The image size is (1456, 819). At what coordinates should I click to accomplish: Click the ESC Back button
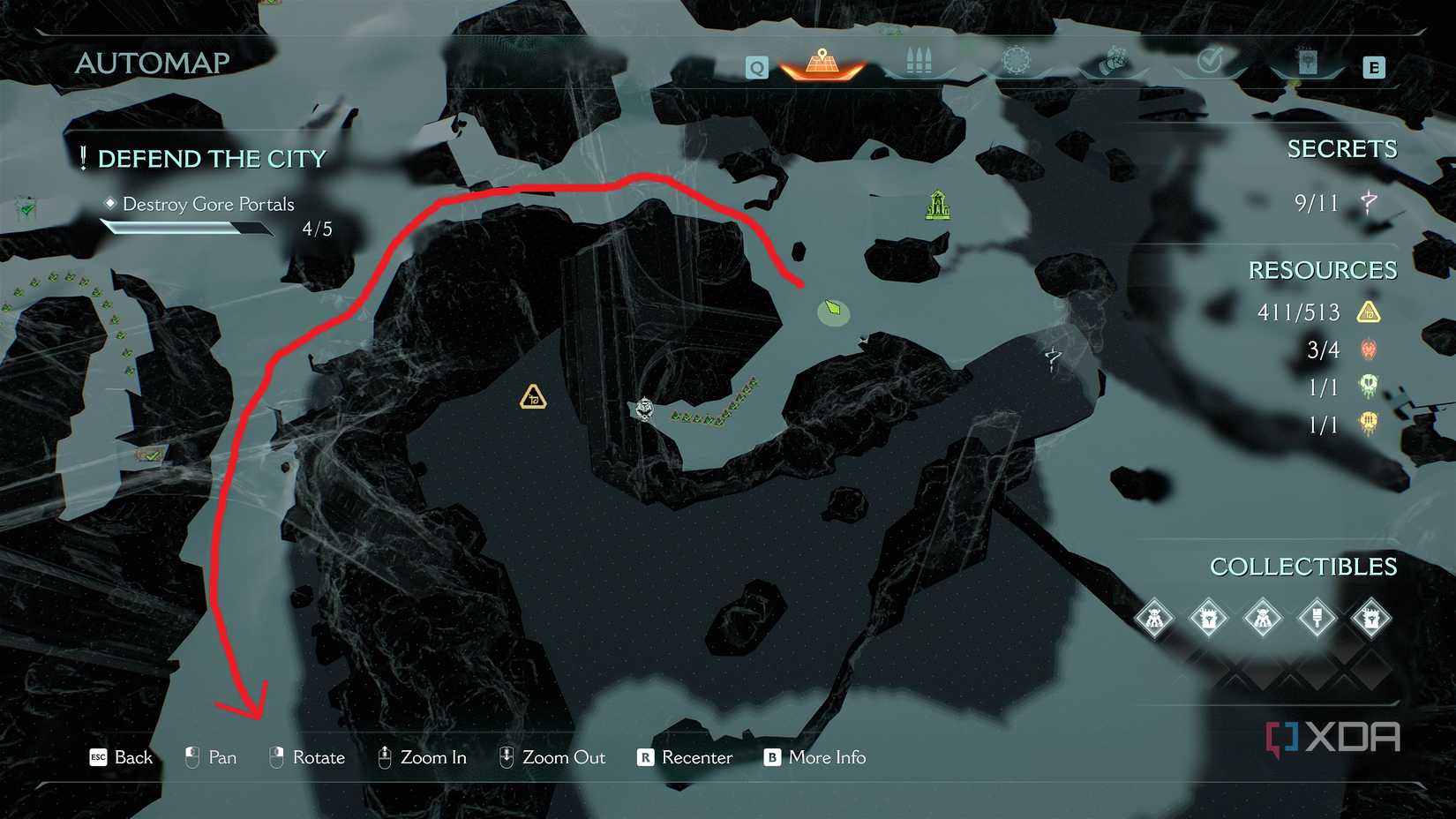pyautogui.click(x=120, y=757)
